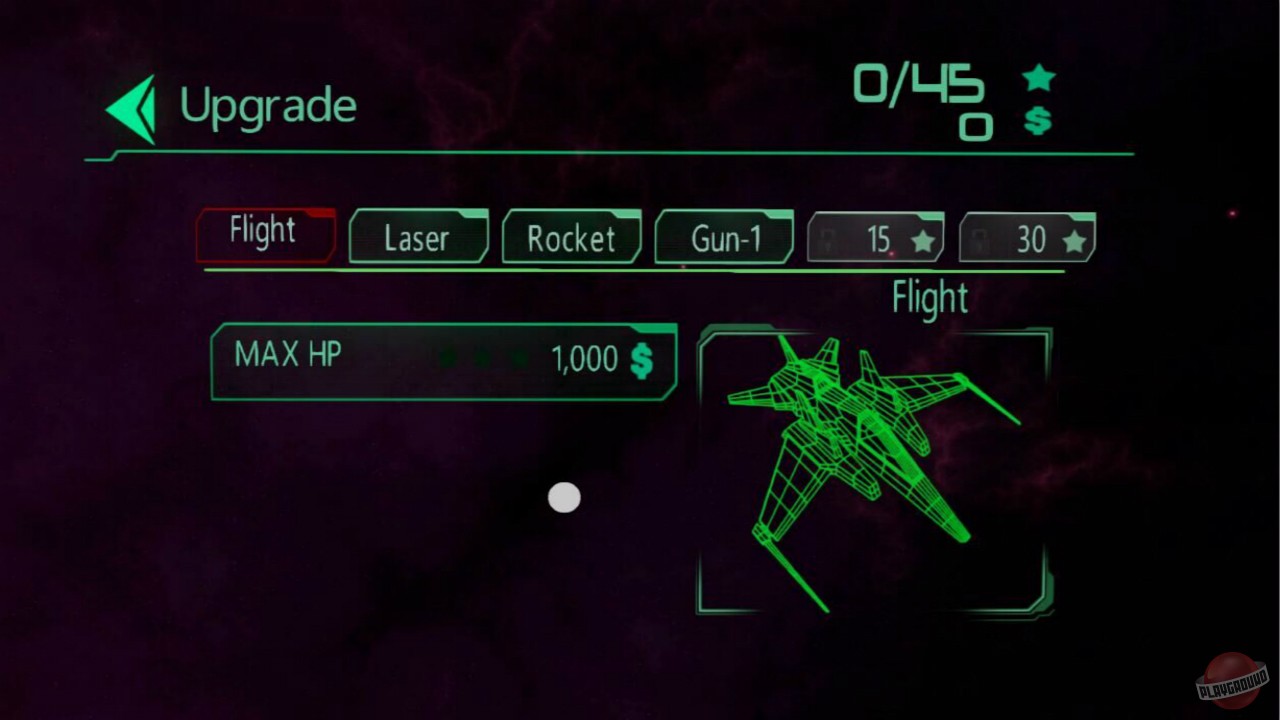Purchase the MAX HP upgrade for 1,000
Viewport: 1280px width, 720px height.
443,358
